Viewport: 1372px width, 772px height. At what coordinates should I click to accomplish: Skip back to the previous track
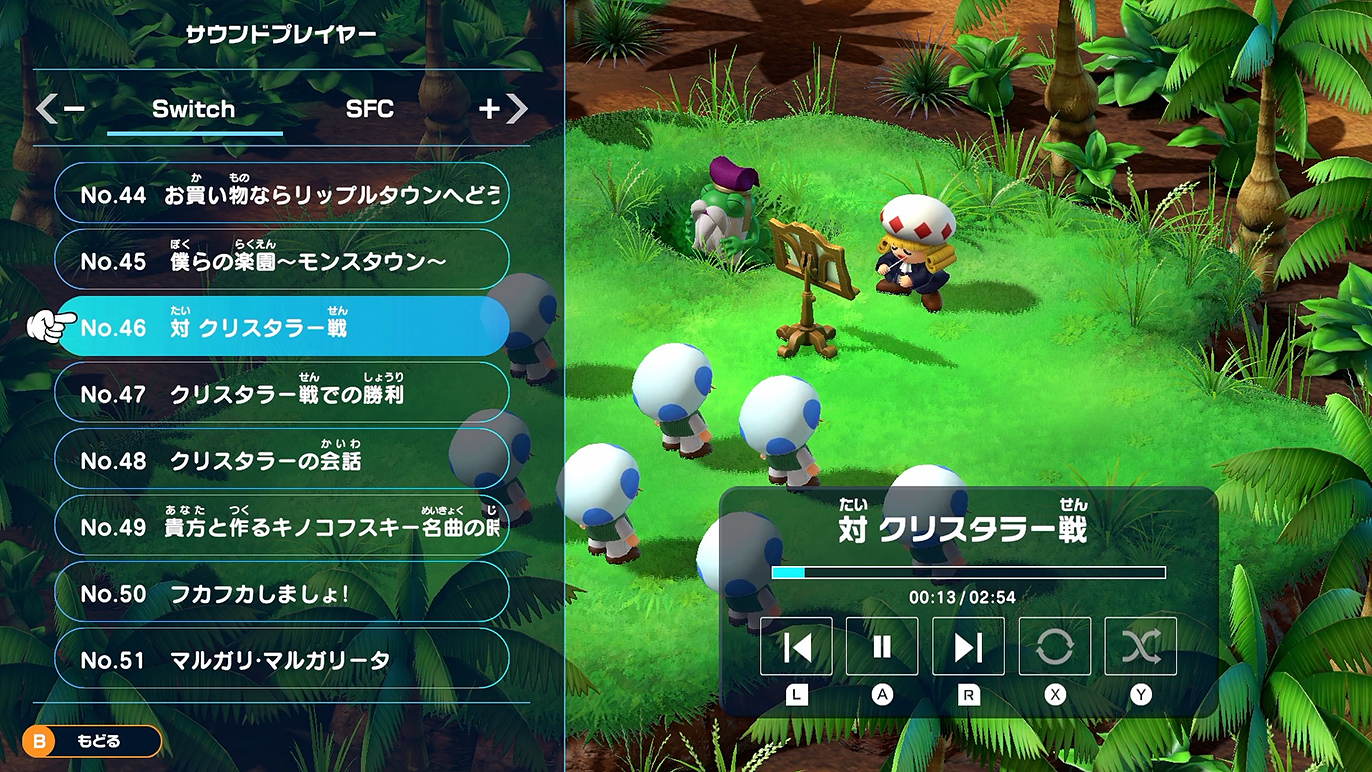(796, 647)
